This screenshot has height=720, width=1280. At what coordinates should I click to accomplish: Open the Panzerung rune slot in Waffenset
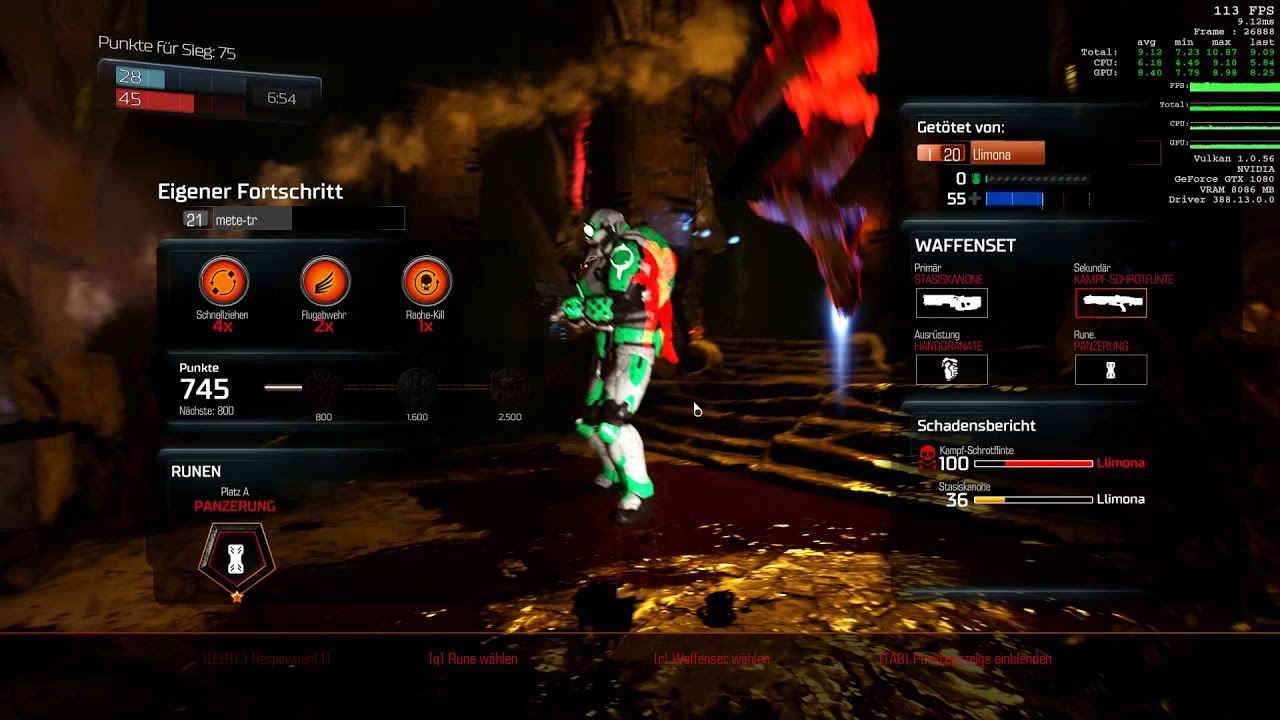click(1111, 369)
